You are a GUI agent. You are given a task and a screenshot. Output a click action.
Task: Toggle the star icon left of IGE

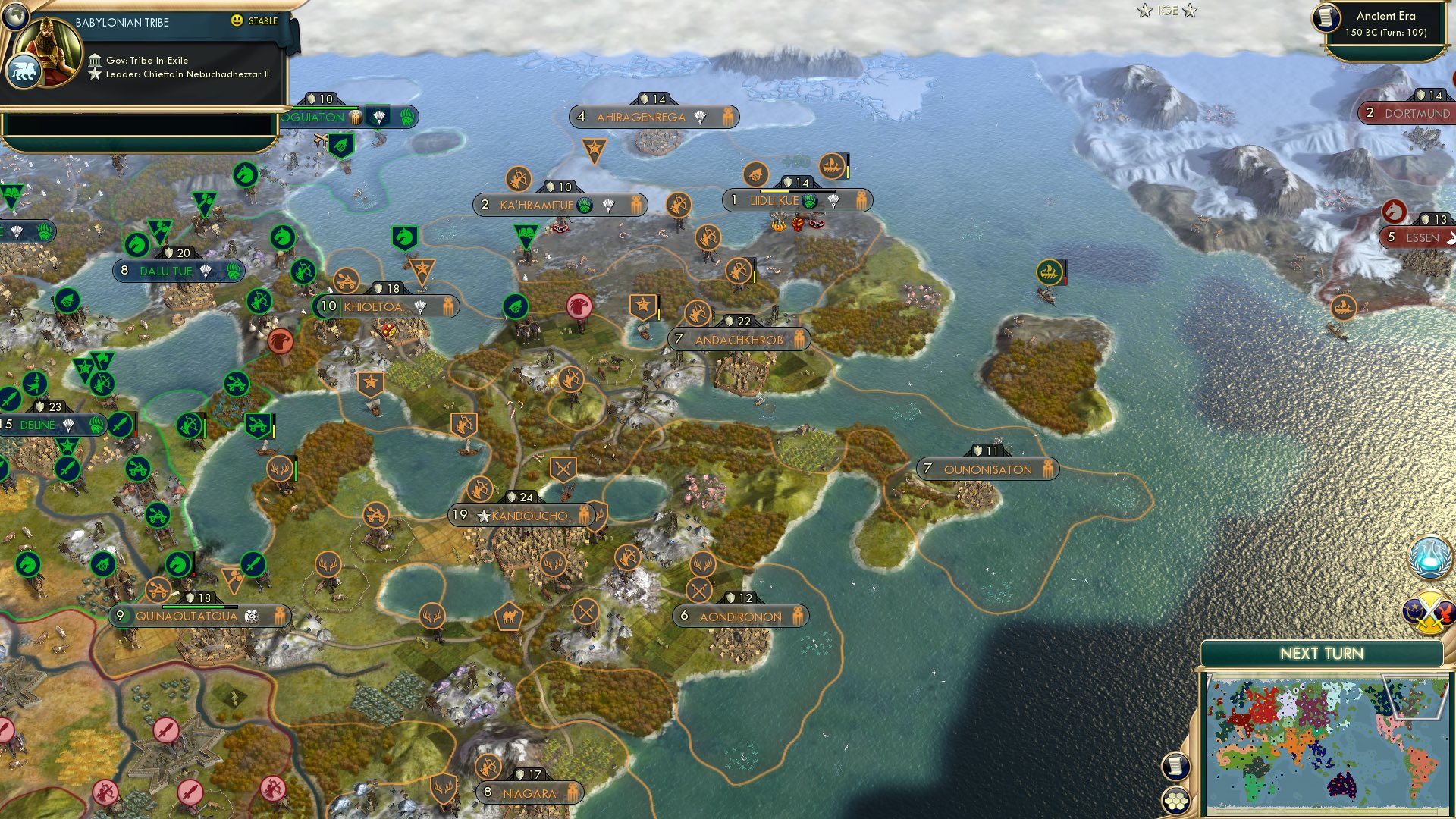[x=1144, y=11]
